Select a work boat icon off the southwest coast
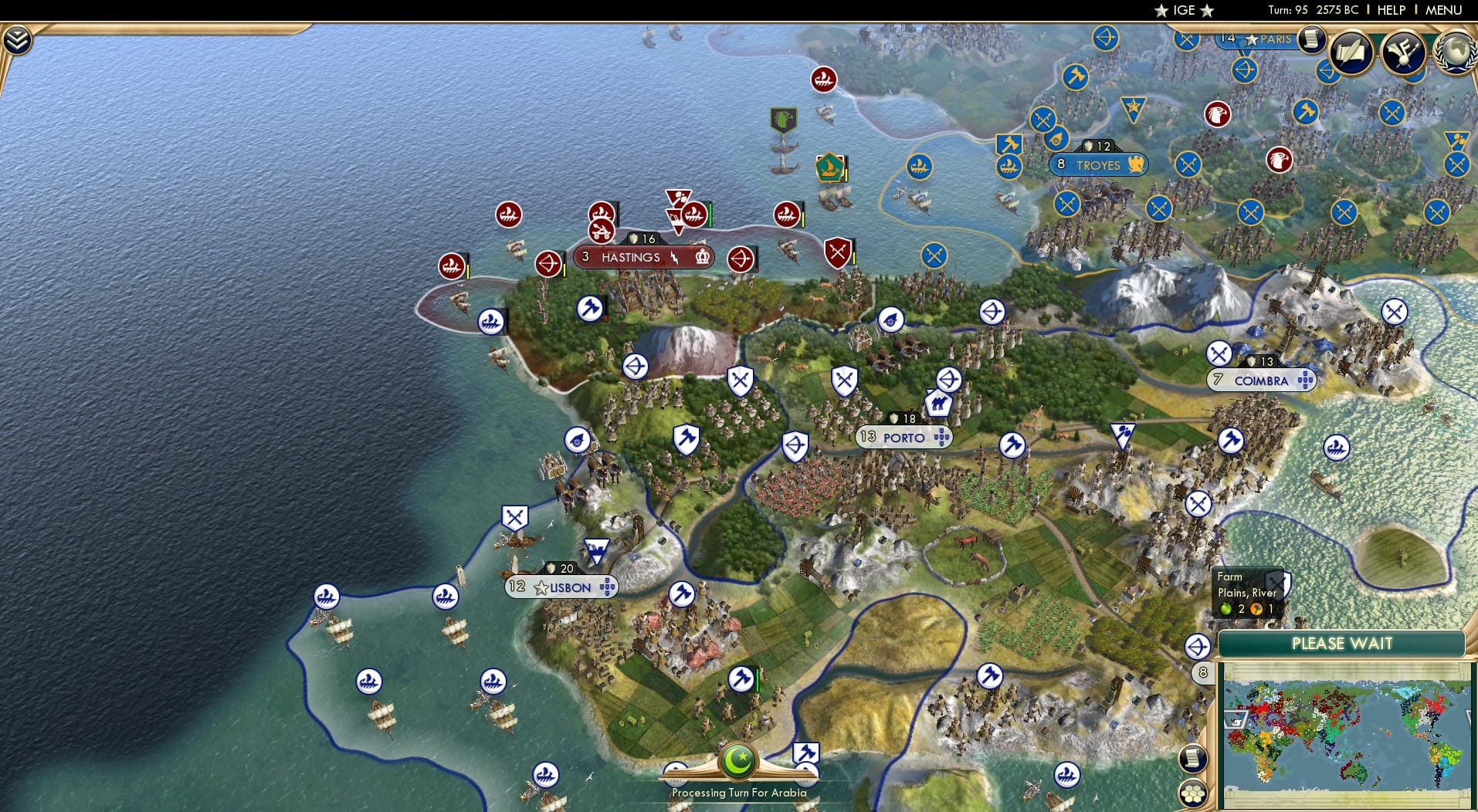 (327, 596)
